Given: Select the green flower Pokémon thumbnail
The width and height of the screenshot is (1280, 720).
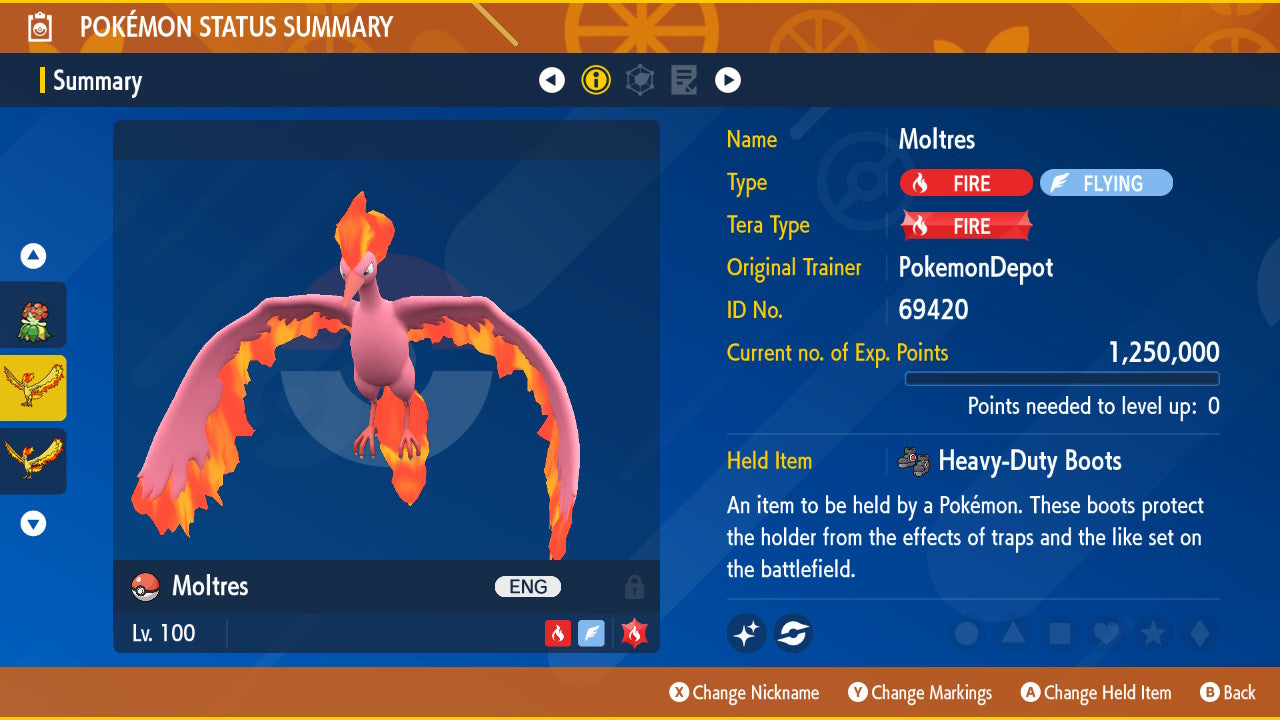Looking at the screenshot, I should click(33, 315).
